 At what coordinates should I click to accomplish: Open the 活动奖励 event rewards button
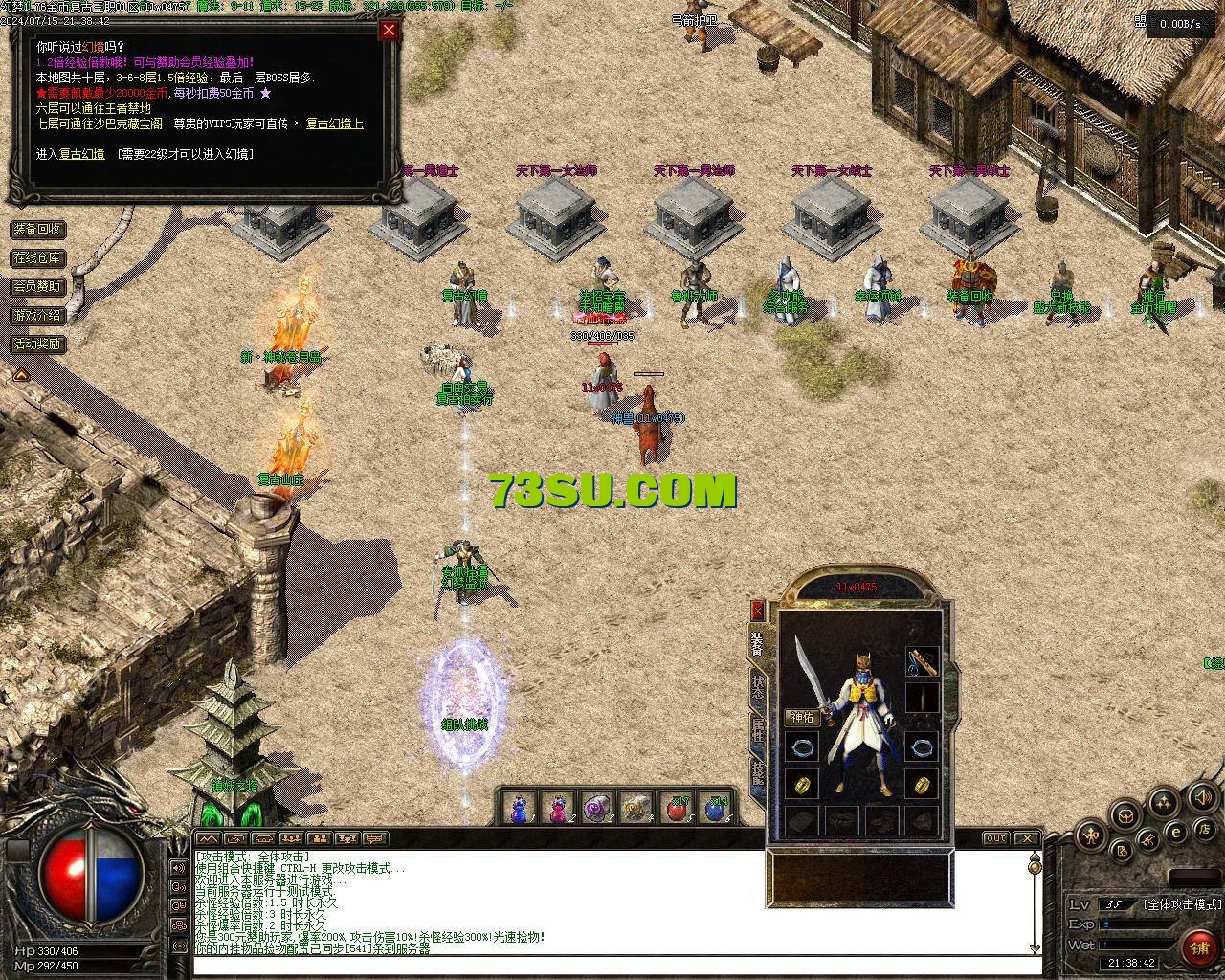coord(37,344)
